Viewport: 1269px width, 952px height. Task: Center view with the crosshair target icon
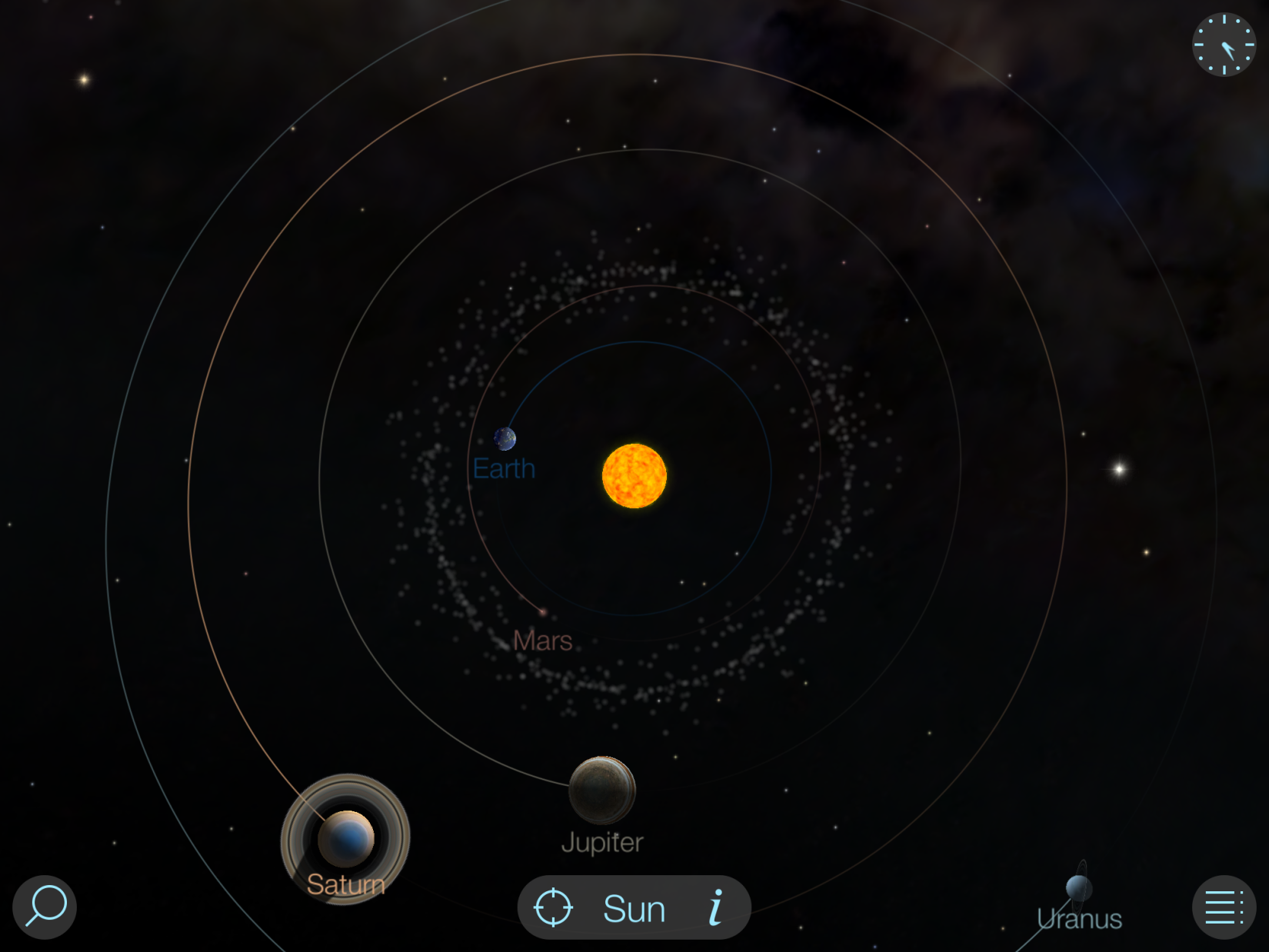(553, 907)
